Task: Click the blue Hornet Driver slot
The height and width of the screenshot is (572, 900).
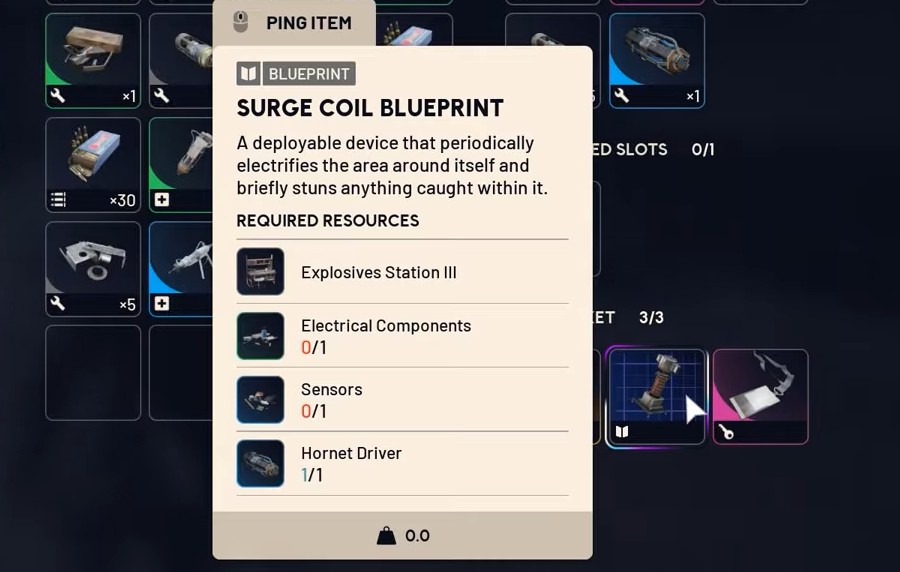Action: [656, 59]
